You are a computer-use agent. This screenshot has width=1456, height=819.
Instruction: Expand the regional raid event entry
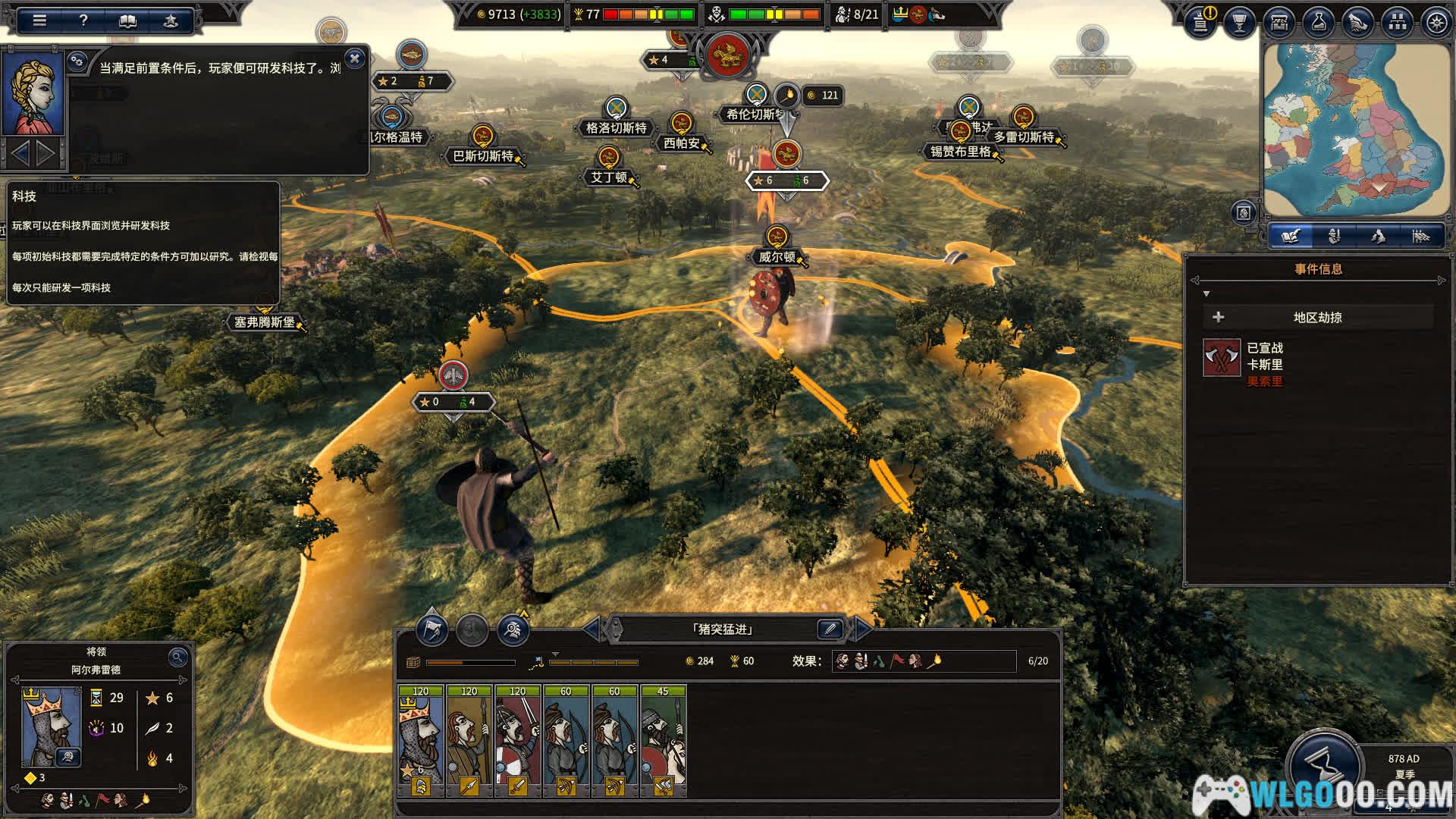1219,317
